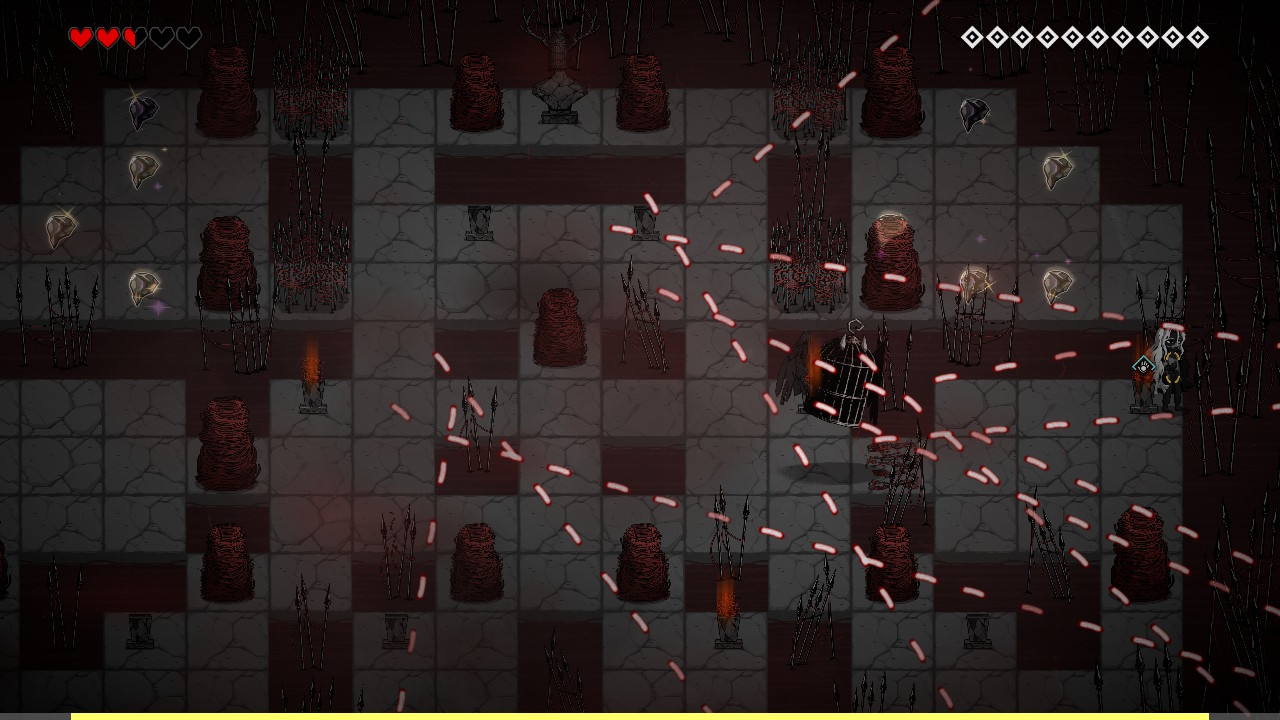Toggle the first diamond counter top-right
Image resolution: width=1280 pixels, height=720 pixels.
pyautogui.click(x=971, y=37)
